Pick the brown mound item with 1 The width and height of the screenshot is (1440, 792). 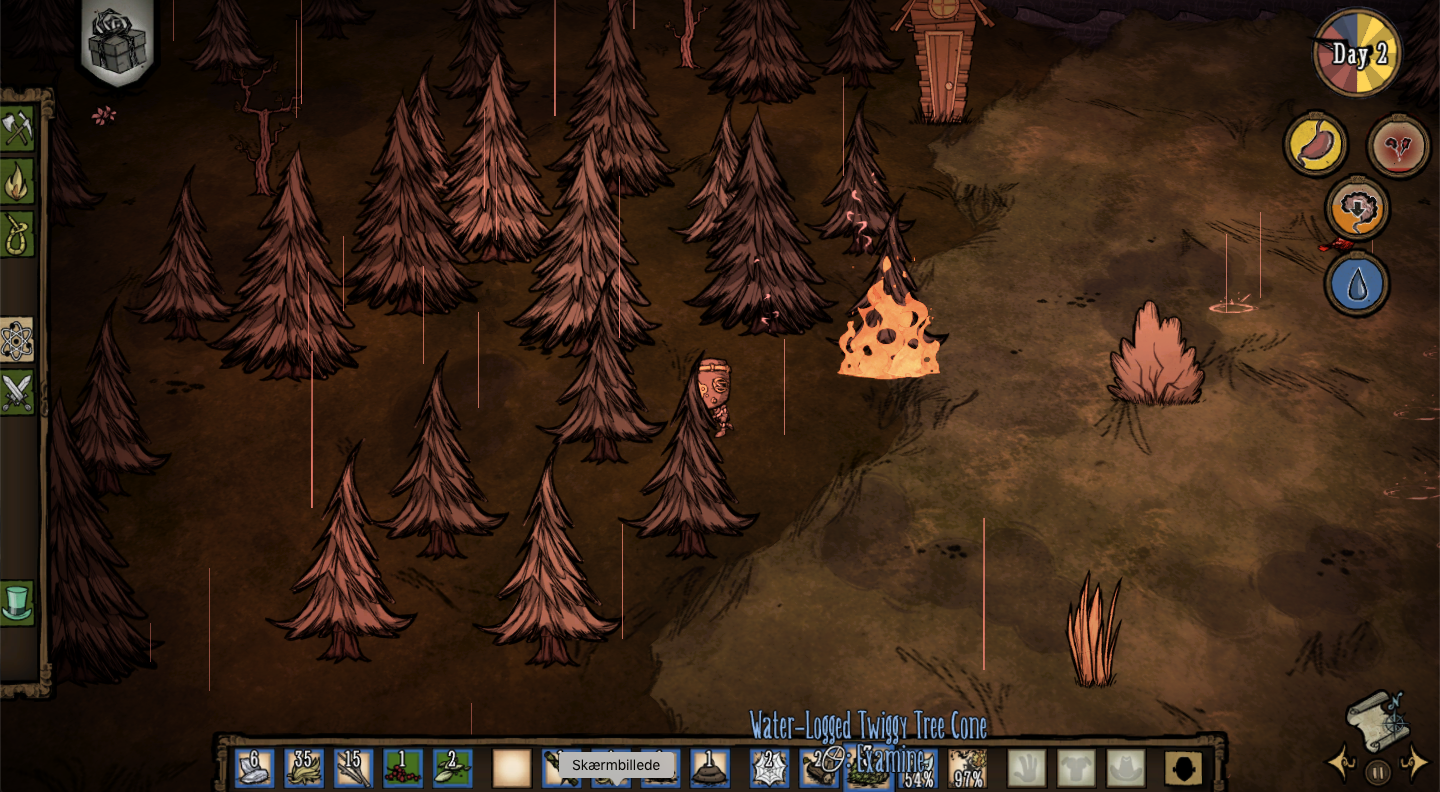710,768
